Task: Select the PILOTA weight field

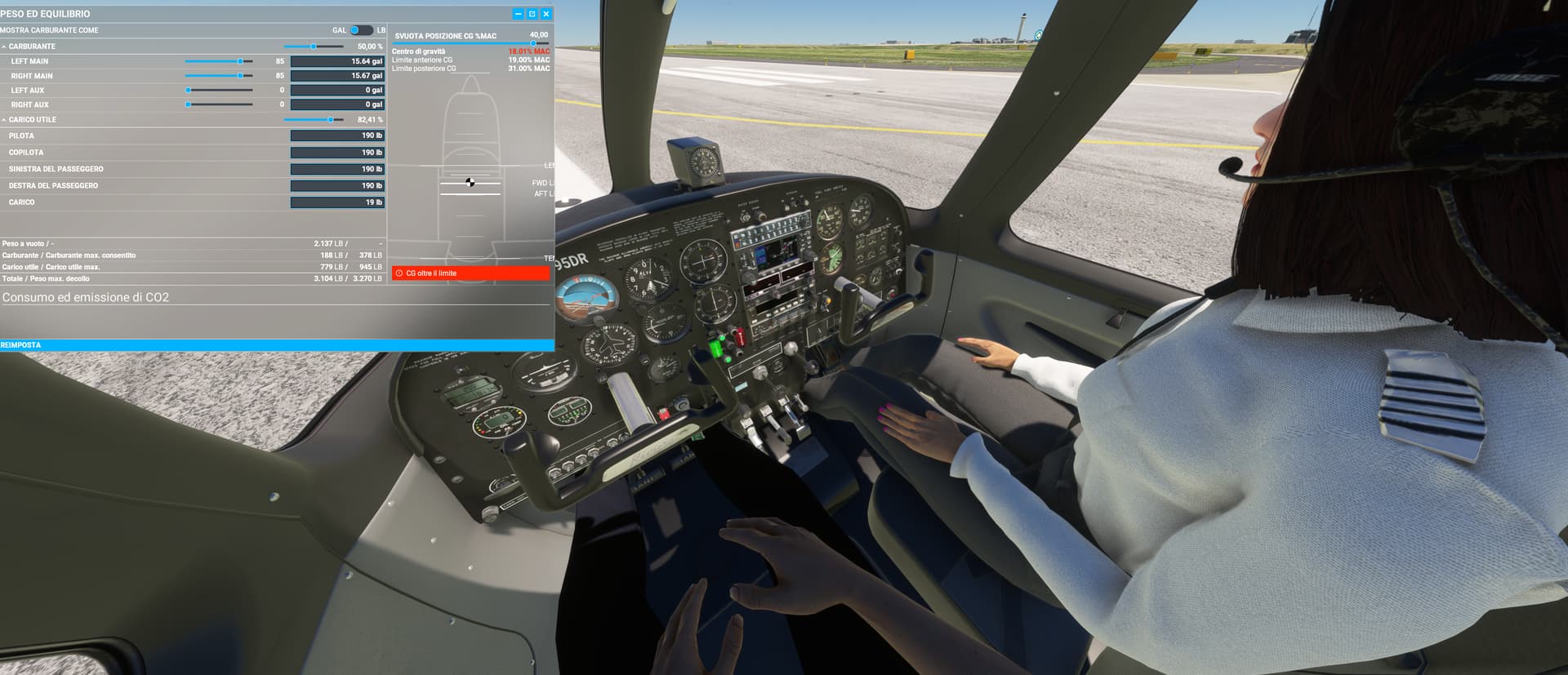Action: pyautogui.click(x=336, y=135)
